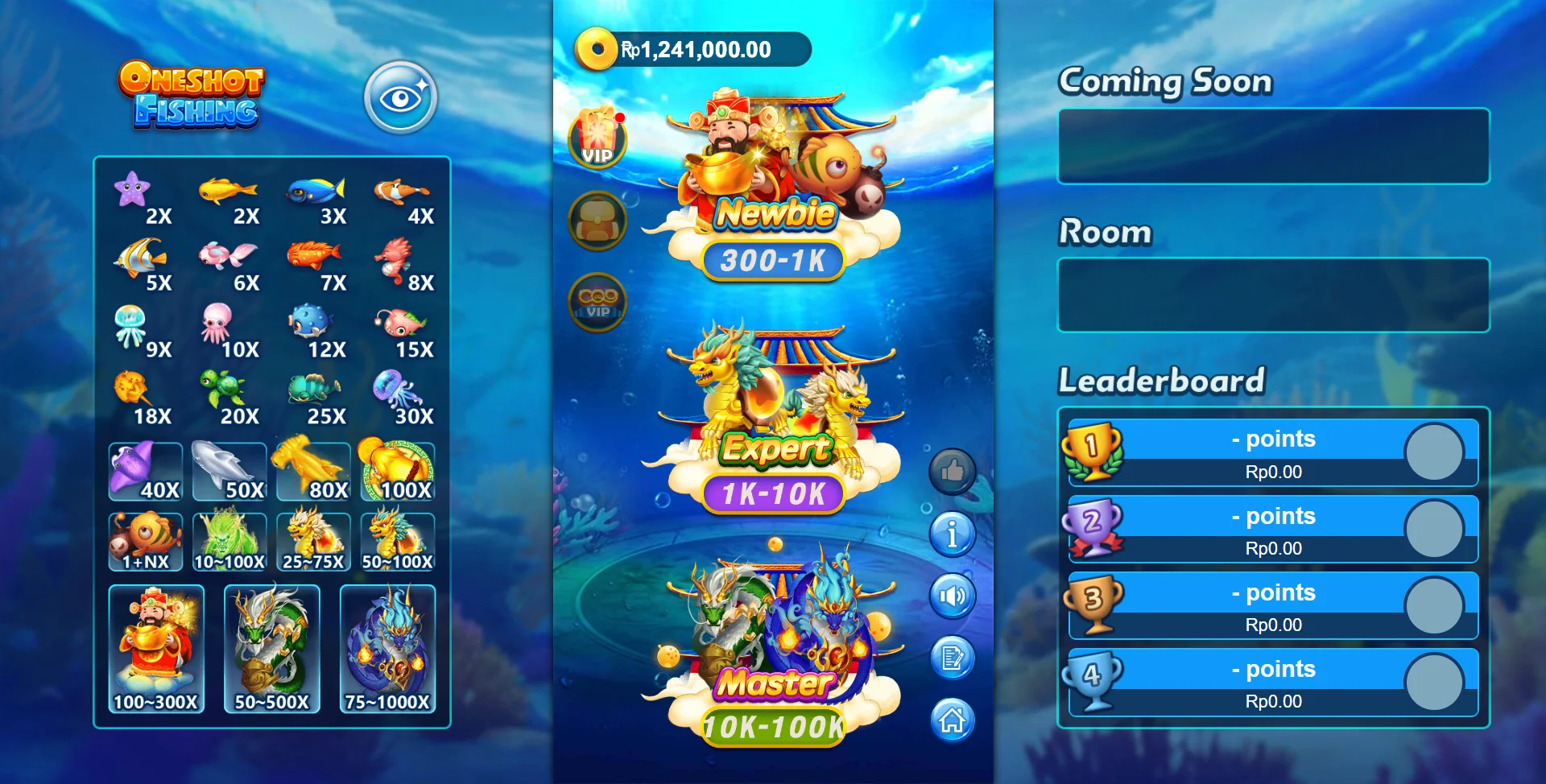Open the backpack inventory icon
The image size is (1546, 784).
[595, 221]
